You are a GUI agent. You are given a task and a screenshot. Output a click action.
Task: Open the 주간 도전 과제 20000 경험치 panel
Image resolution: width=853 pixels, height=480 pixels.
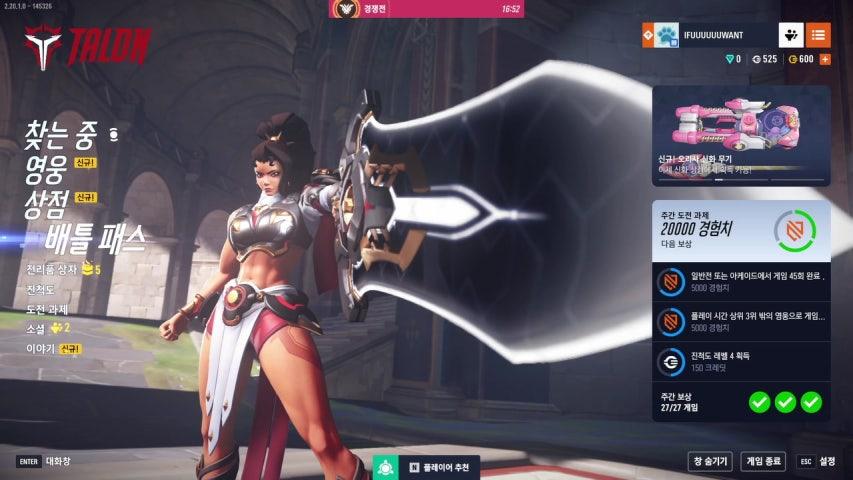pyautogui.click(x=741, y=230)
